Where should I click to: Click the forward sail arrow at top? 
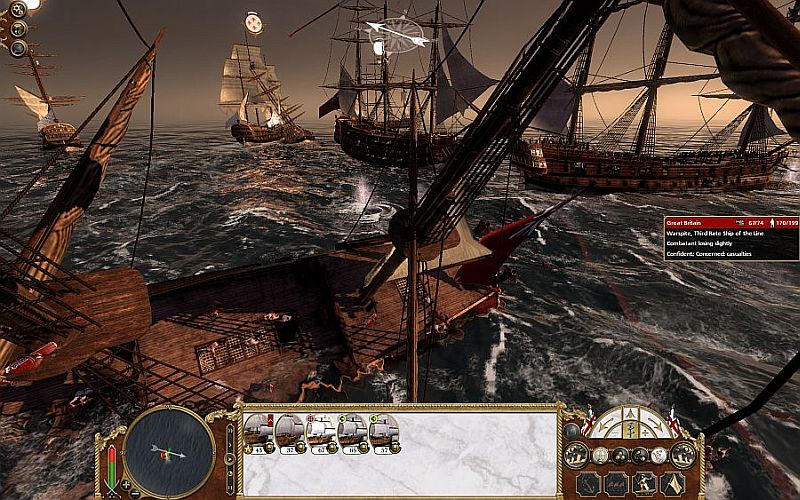[631, 411]
